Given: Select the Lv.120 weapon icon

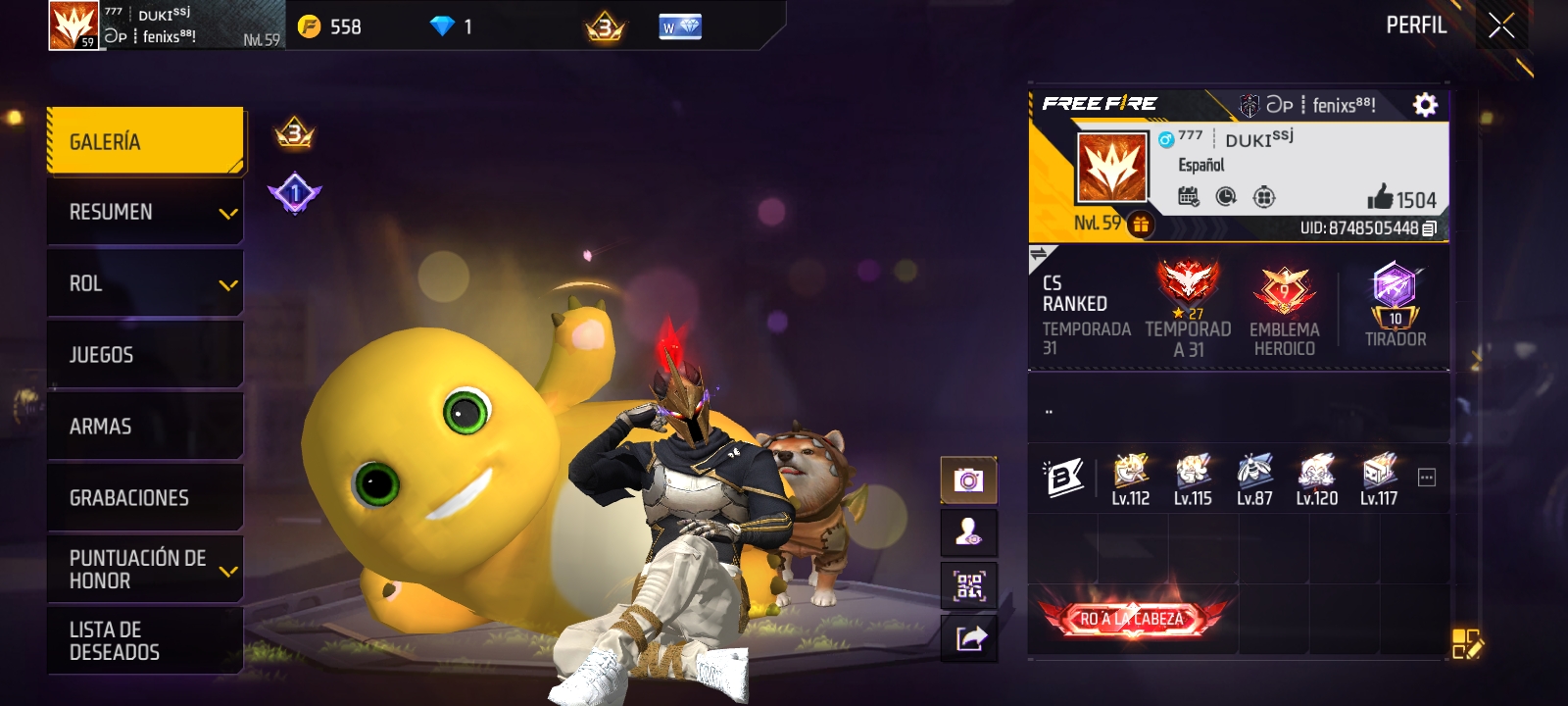Looking at the screenshot, I should pyautogui.click(x=1316, y=479).
